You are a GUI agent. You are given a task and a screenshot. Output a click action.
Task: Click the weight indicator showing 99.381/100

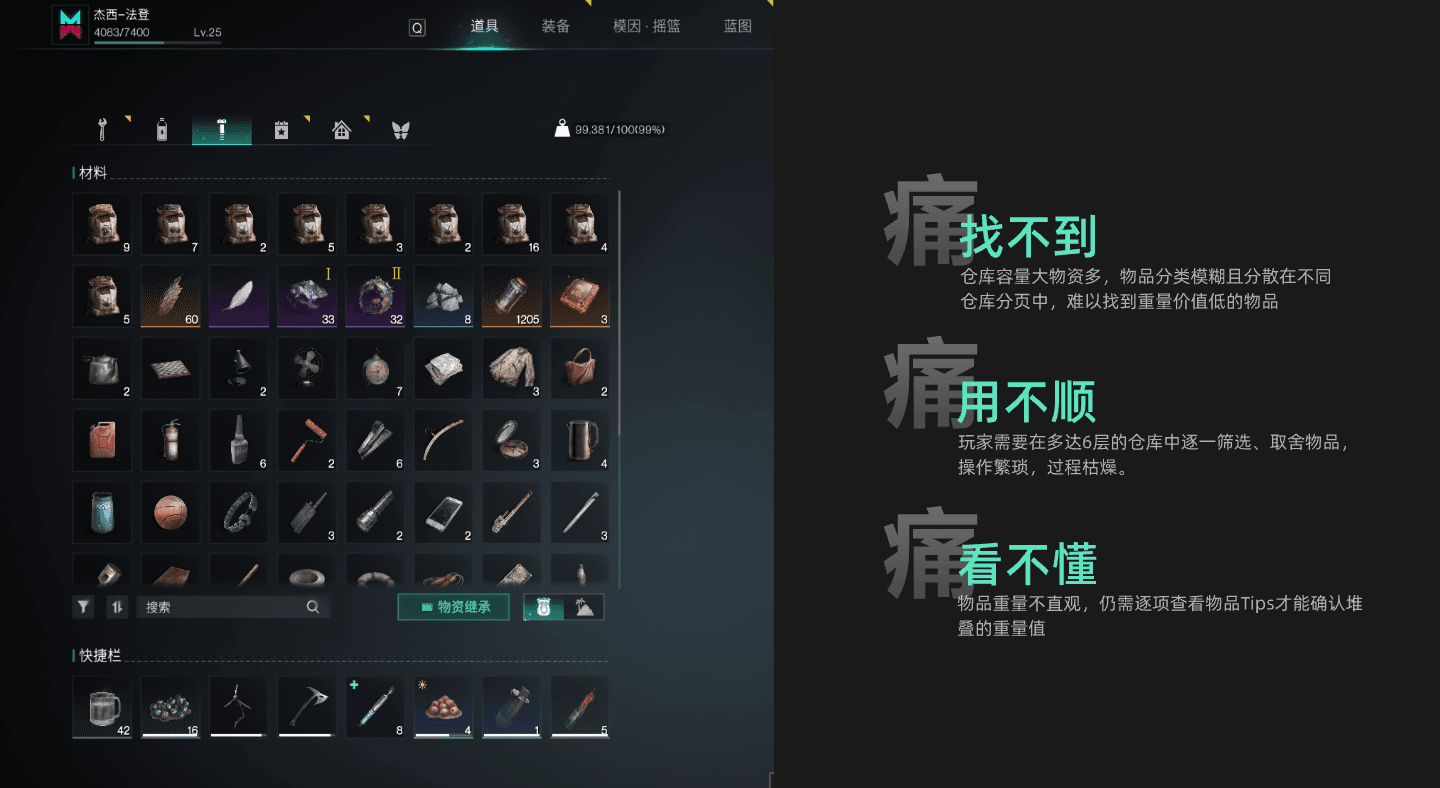[609, 128]
